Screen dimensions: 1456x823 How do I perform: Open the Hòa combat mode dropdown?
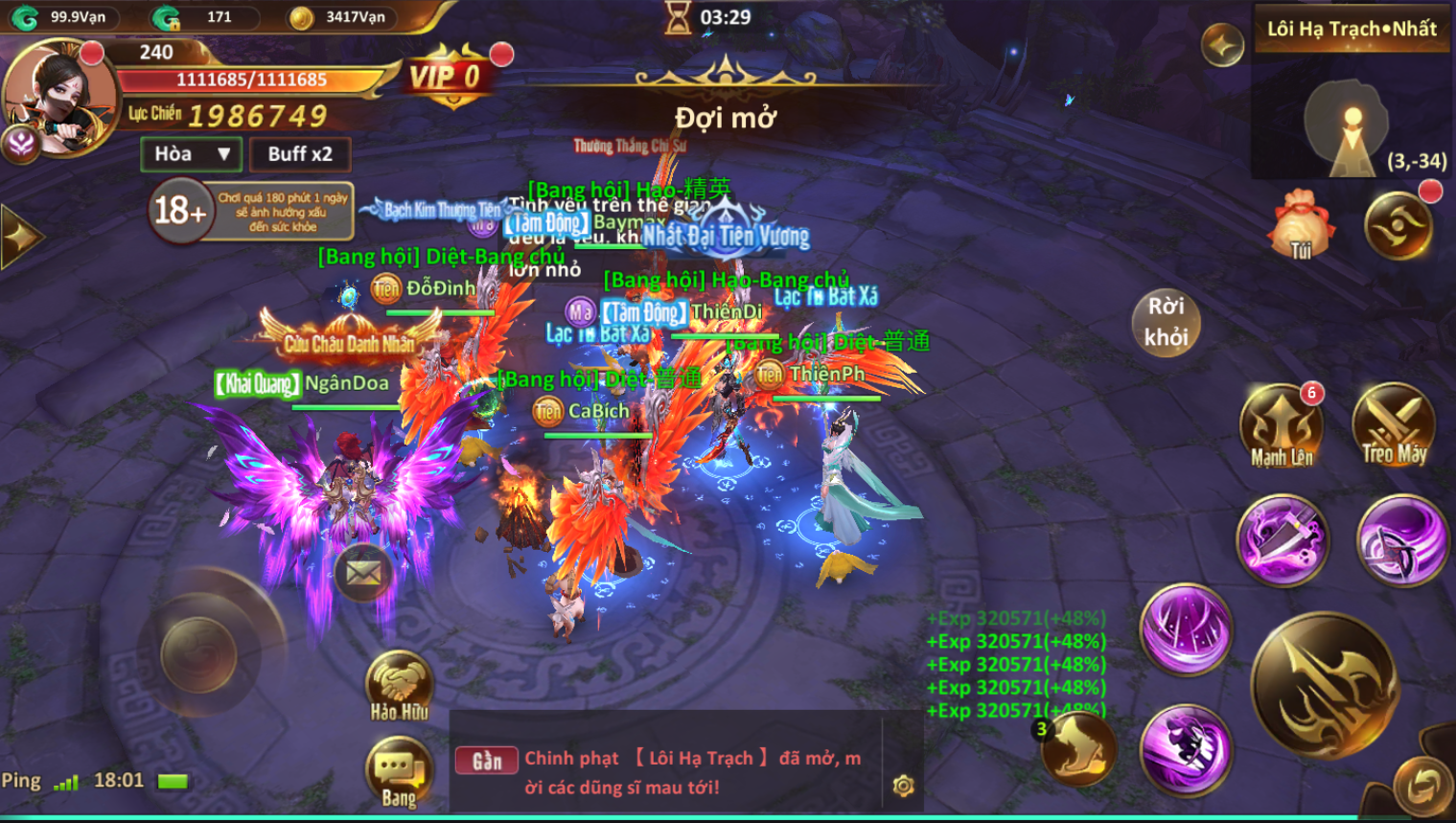tap(192, 154)
